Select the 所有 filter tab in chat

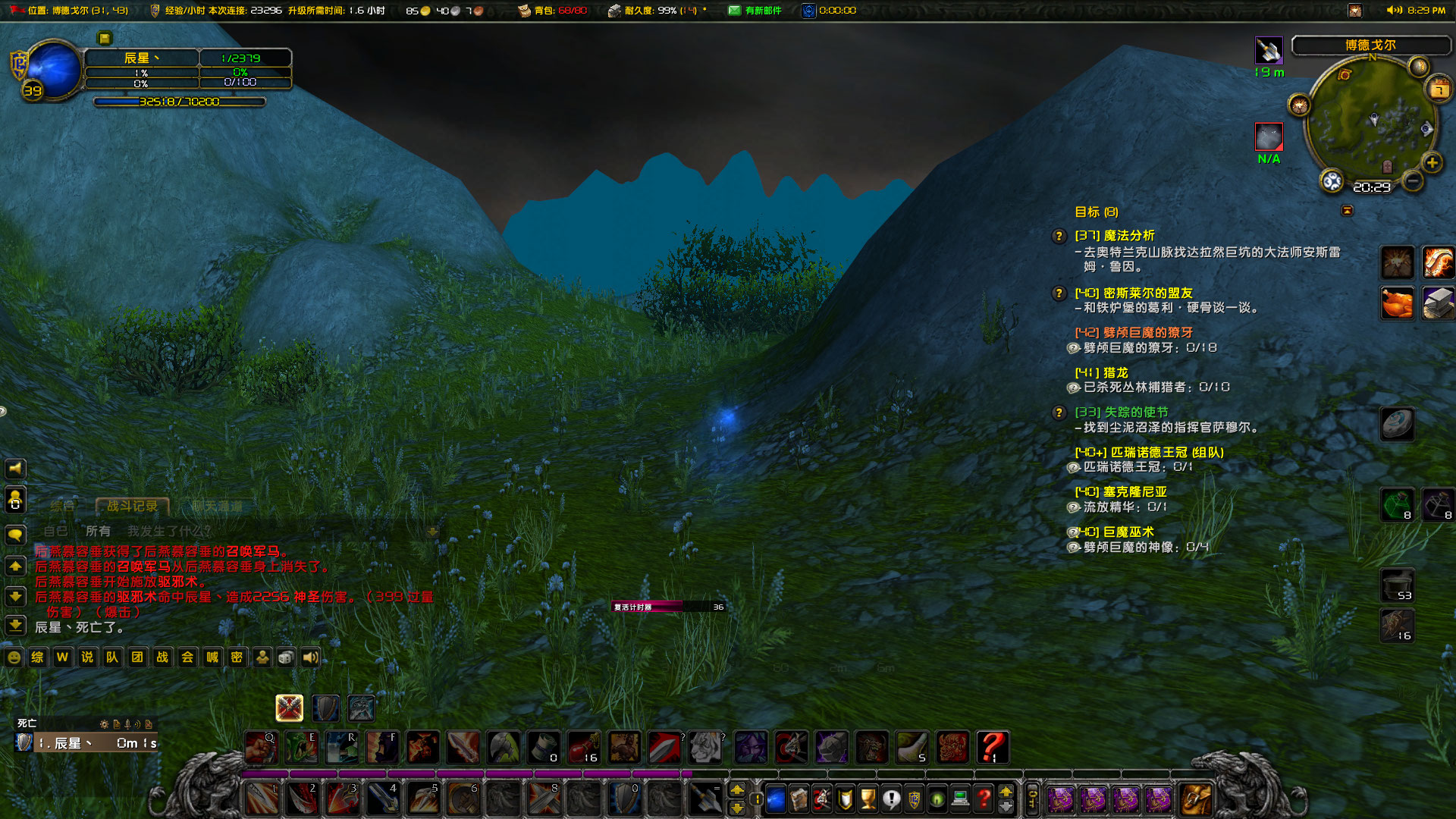click(x=98, y=532)
